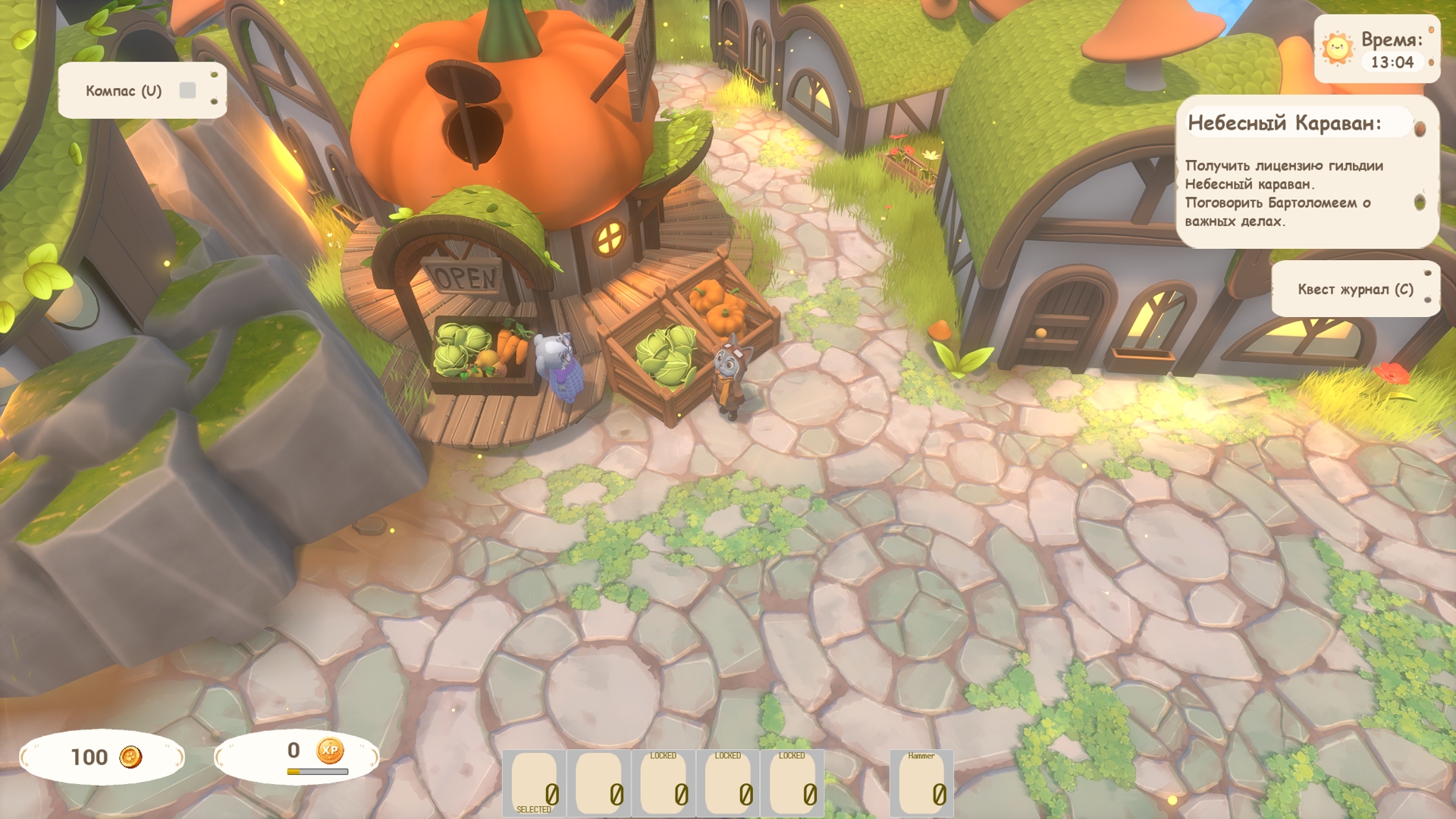Open the Квест журнал panel
The image size is (1456, 819).
1354,289
